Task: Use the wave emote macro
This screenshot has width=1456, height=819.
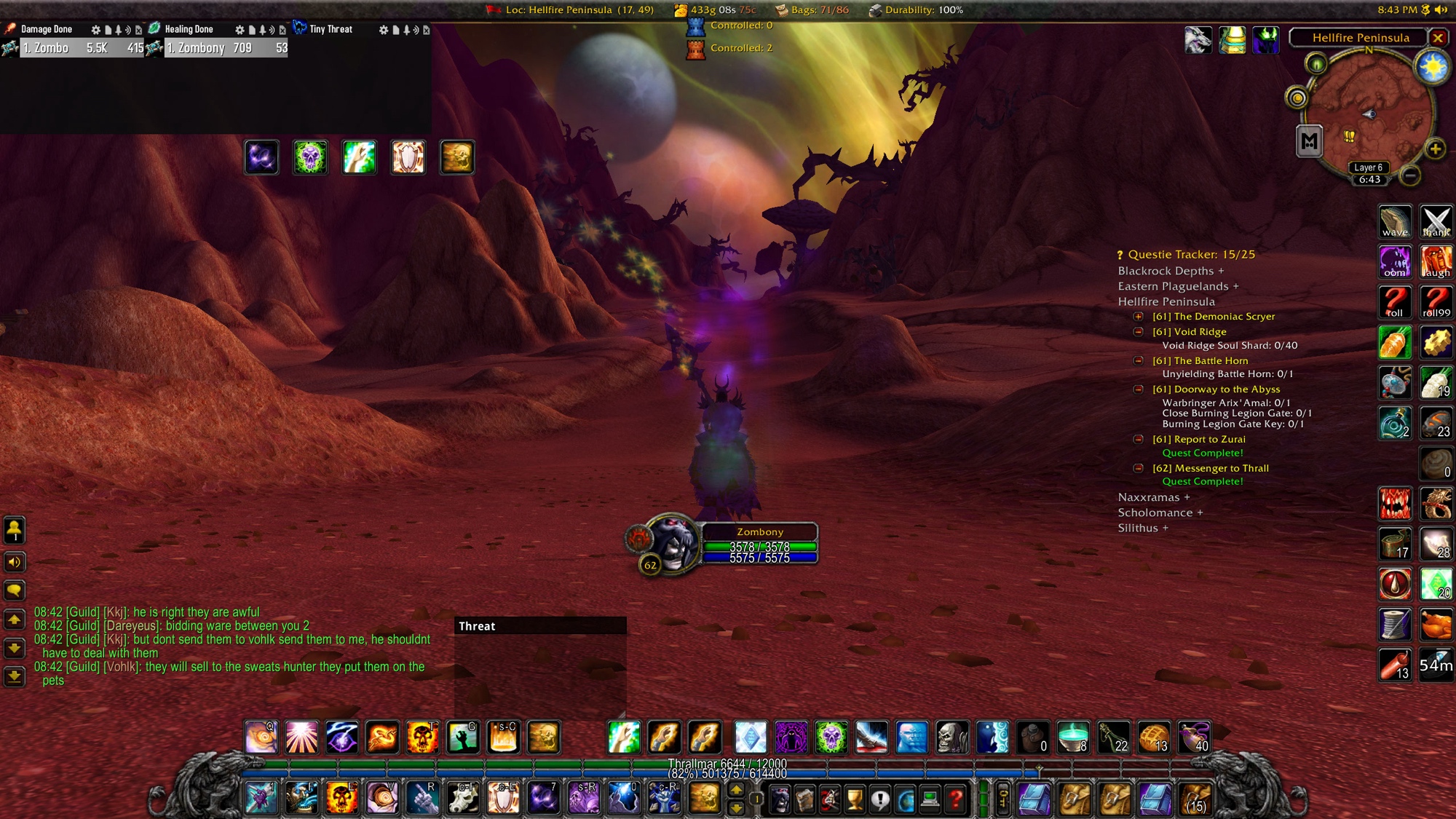Action: tap(1395, 222)
